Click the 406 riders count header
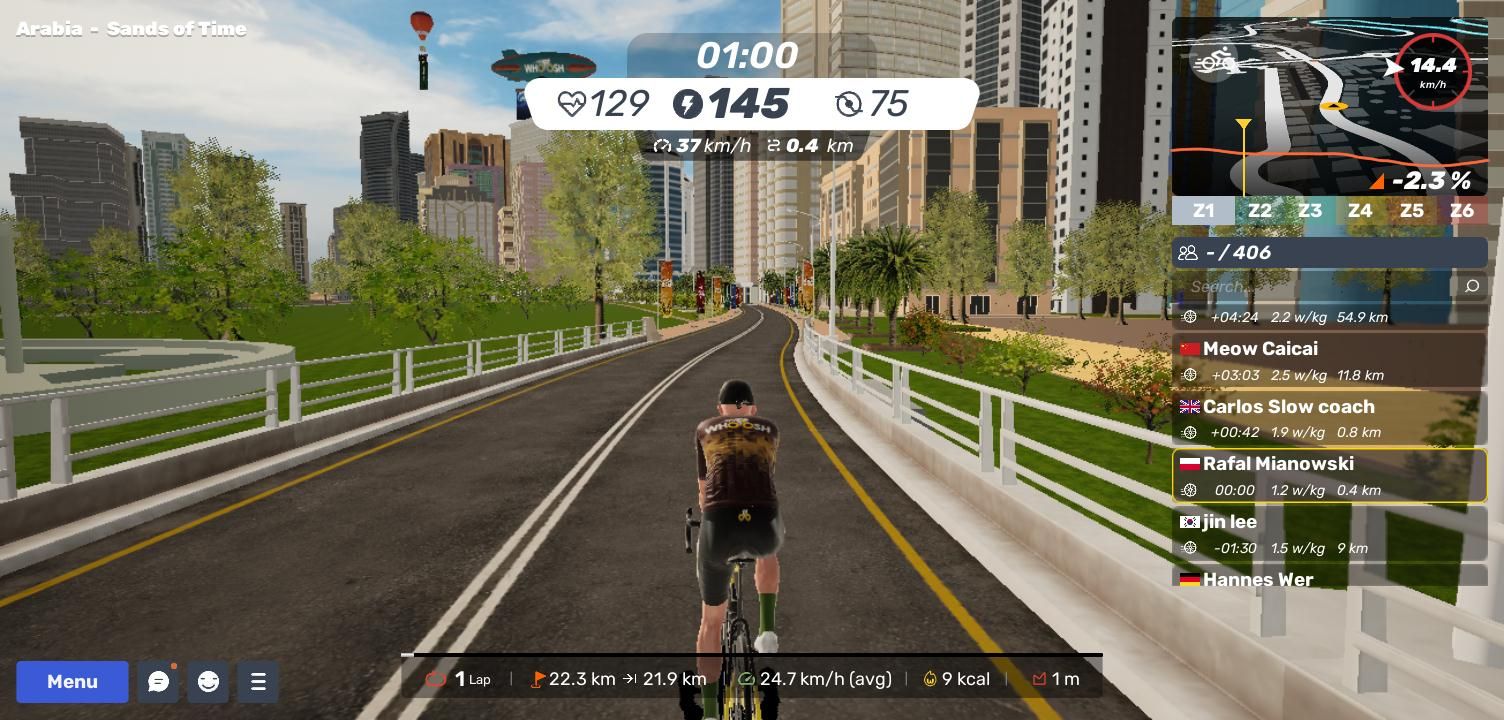The width and height of the screenshot is (1504, 720). click(1329, 252)
